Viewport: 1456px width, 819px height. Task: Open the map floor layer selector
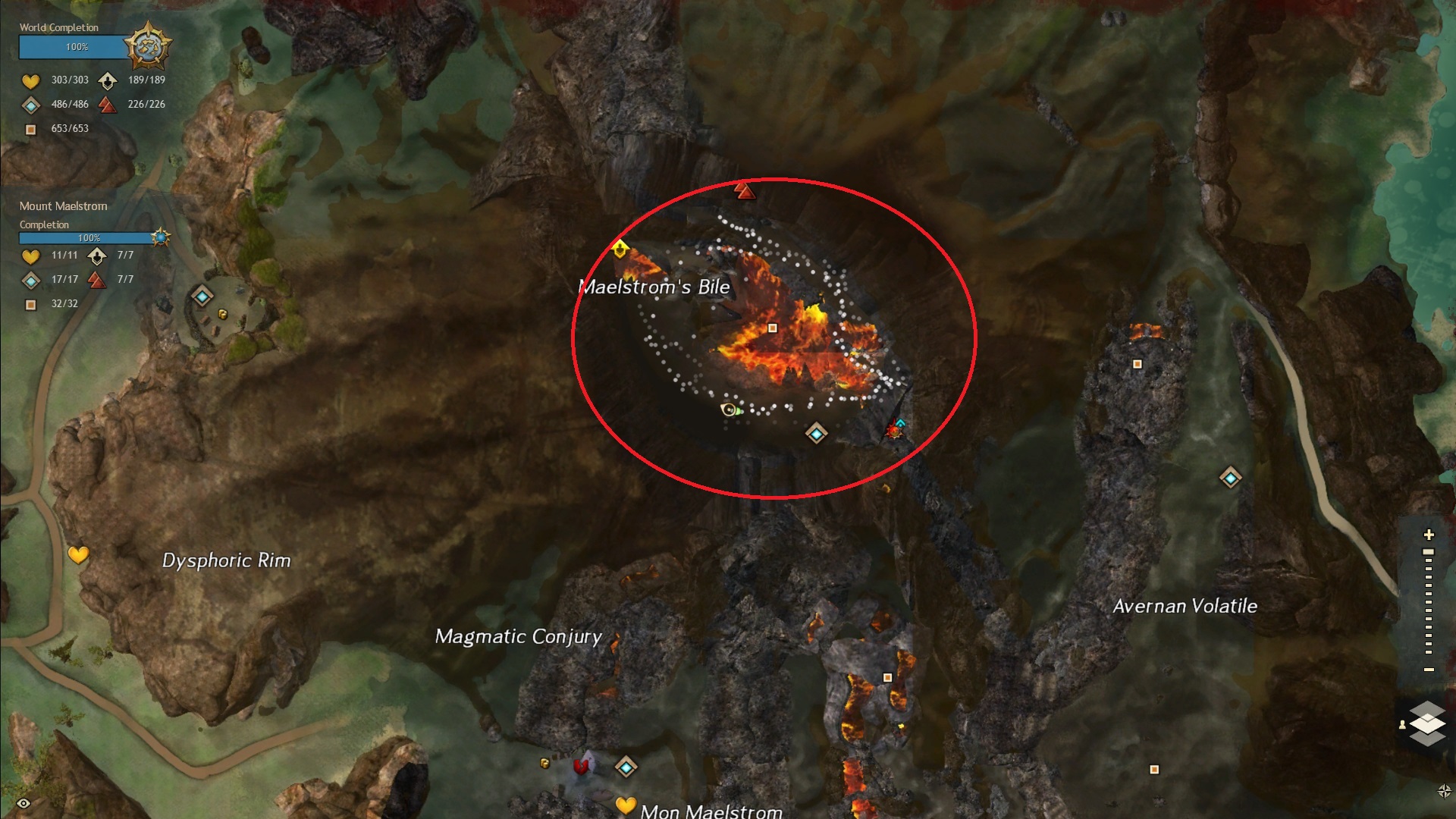pos(1427,724)
